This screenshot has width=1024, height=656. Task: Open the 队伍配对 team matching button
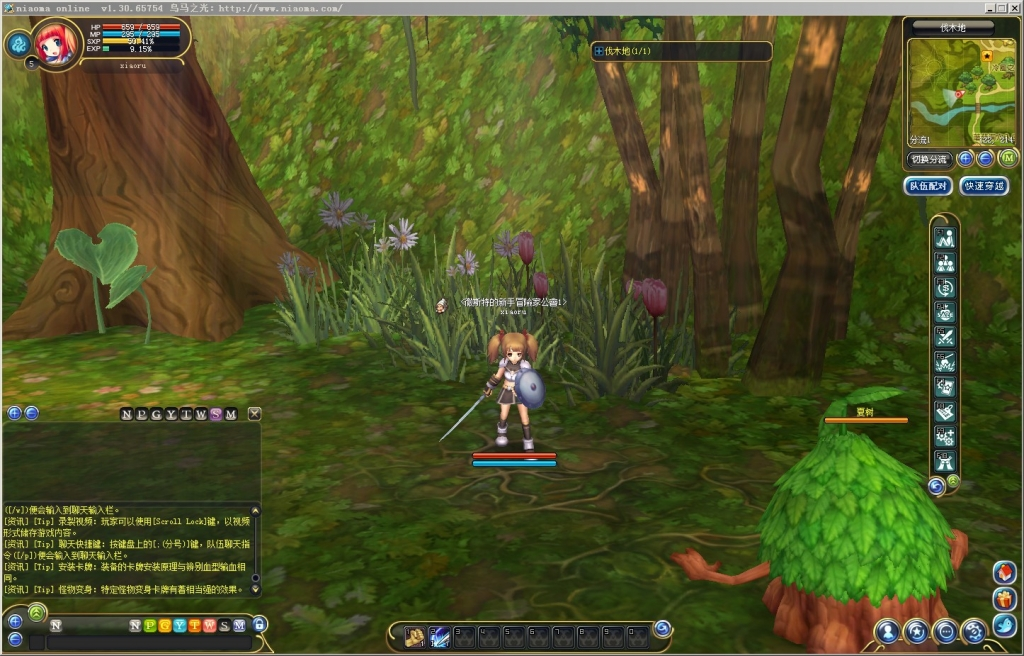tap(928, 186)
